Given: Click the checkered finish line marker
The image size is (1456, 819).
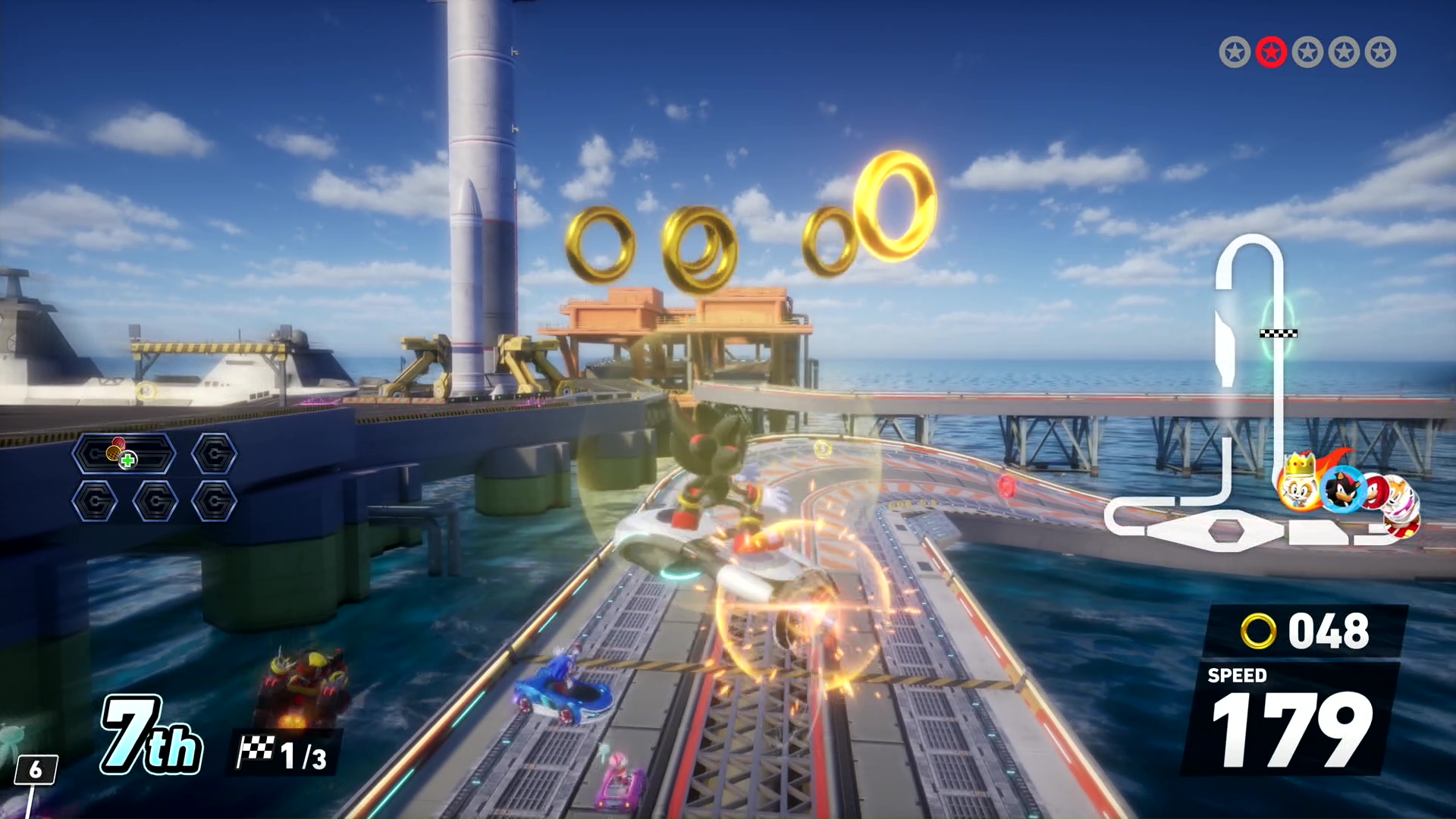Looking at the screenshot, I should (1279, 334).
